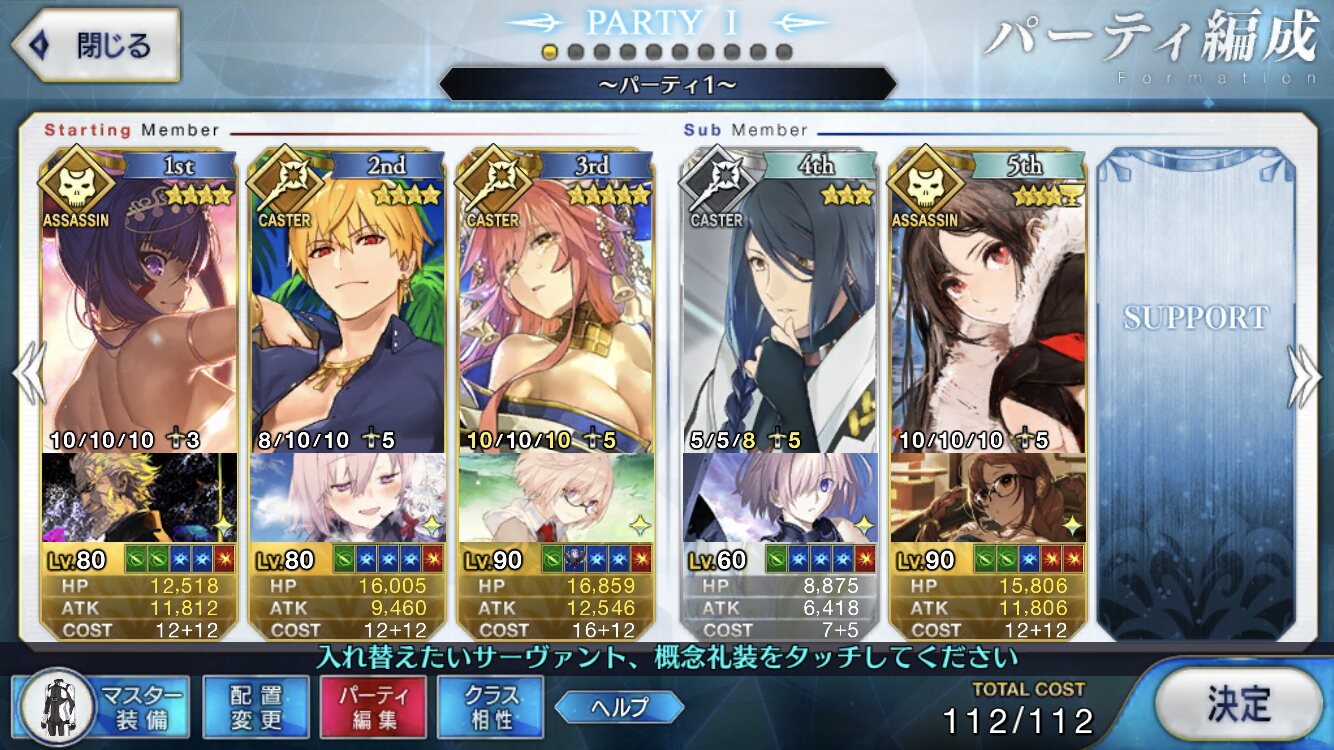The width and height of the screenshot is (1334, 750).
Task: Open the ヘルプ help button
Action: 619,707
